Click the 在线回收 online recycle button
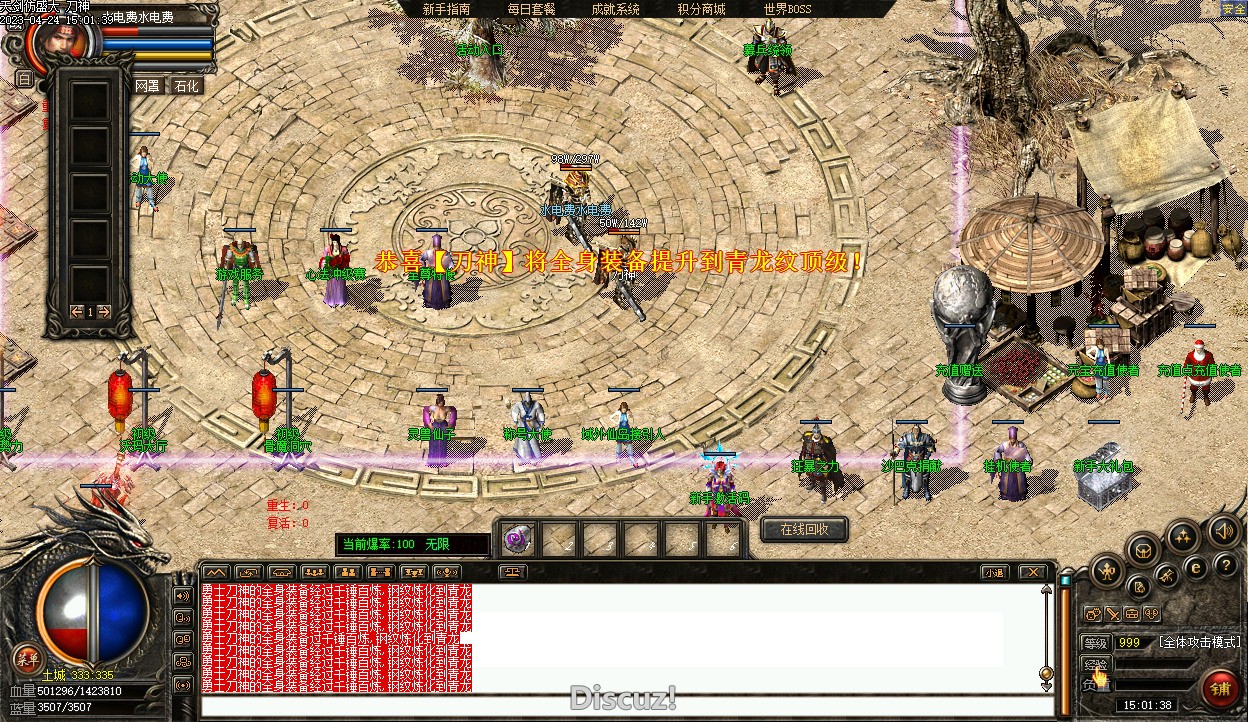Viewport: 1248px width, 722px height. (804, 529)
